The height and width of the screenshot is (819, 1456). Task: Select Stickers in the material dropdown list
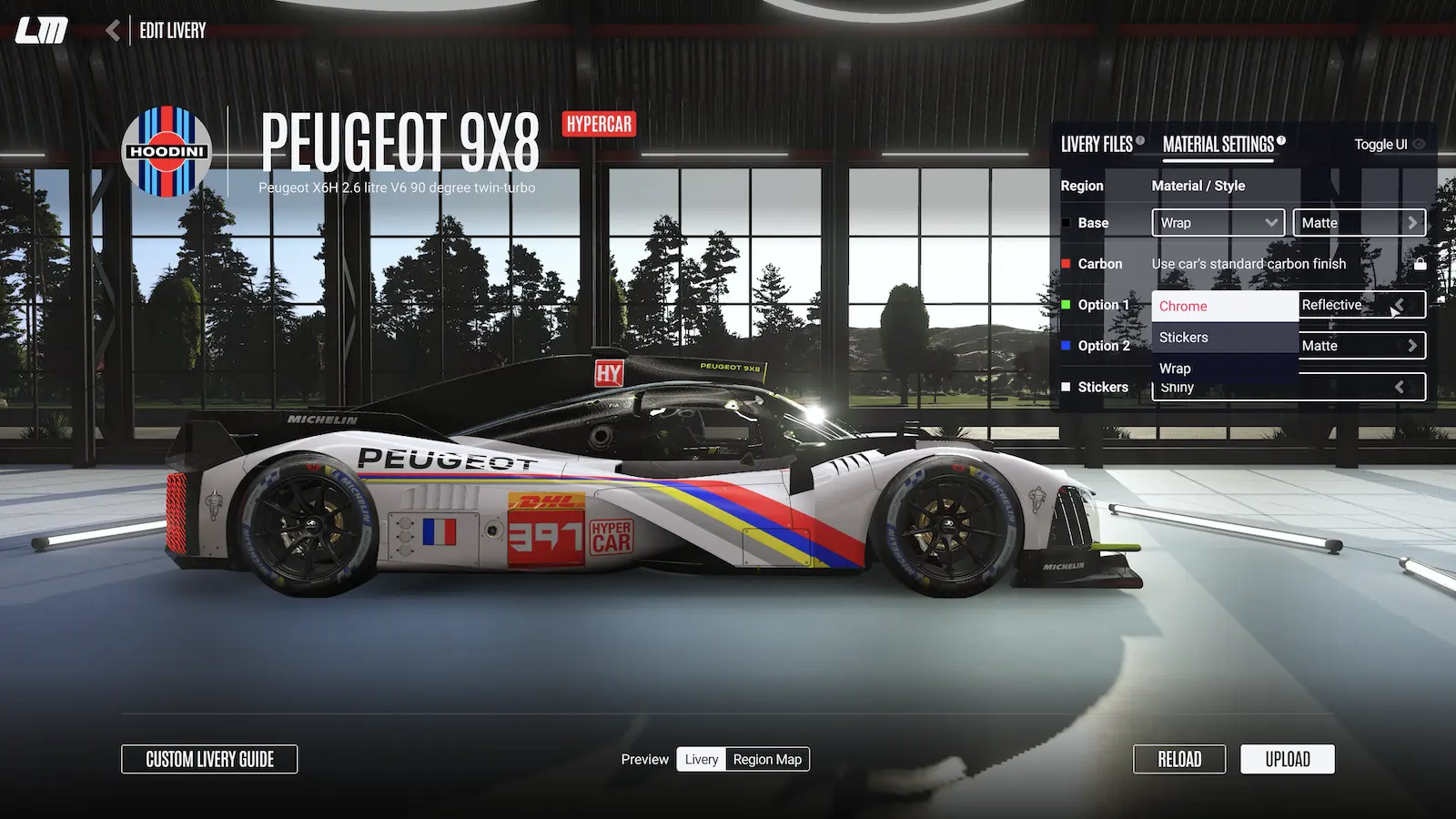(1224, 338)
